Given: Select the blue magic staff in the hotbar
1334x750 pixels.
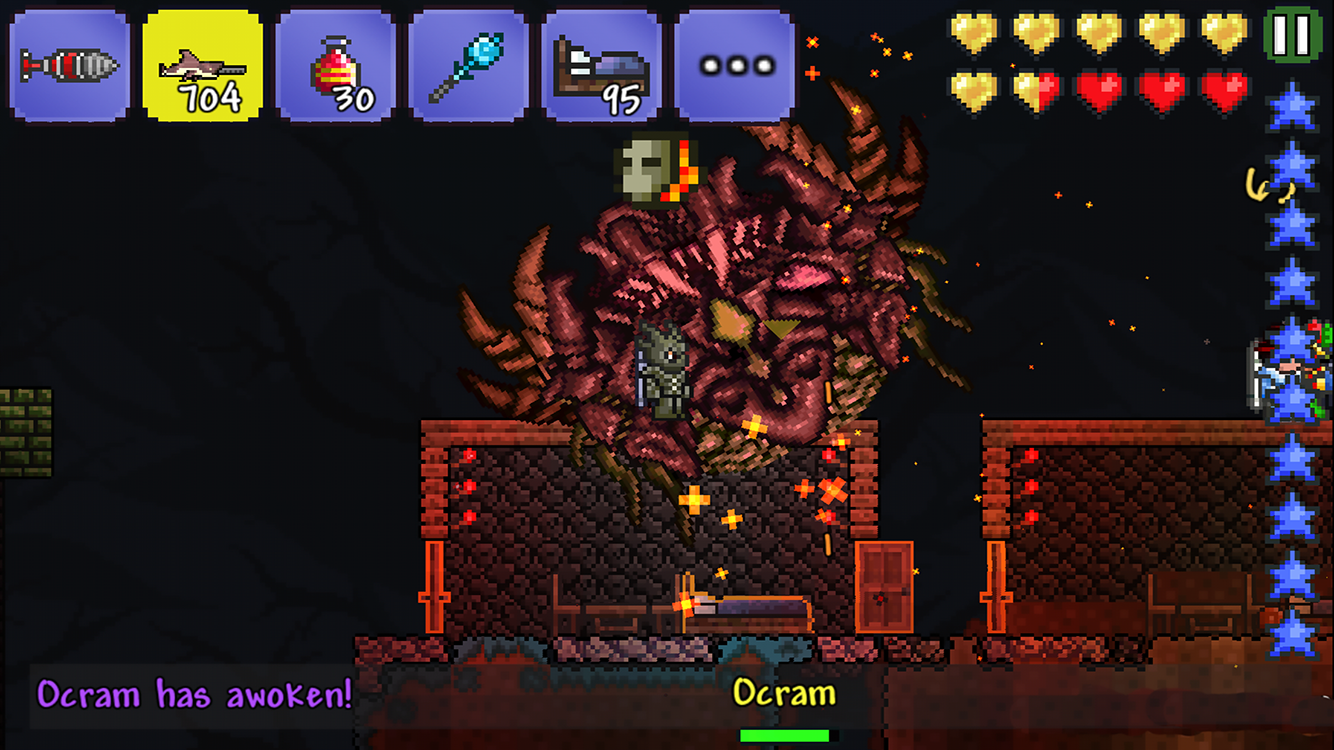Looking at the screenshot, I should pyautogui.click(x=467, y=62).
